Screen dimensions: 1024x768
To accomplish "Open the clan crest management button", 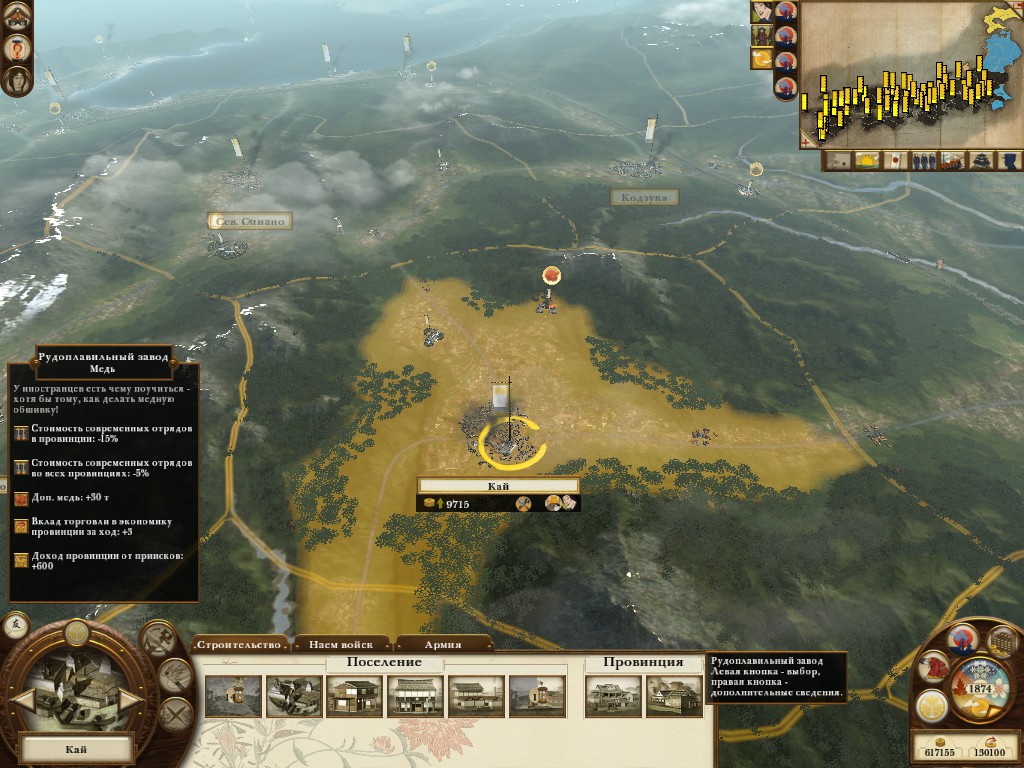I will tap(932, 706).
